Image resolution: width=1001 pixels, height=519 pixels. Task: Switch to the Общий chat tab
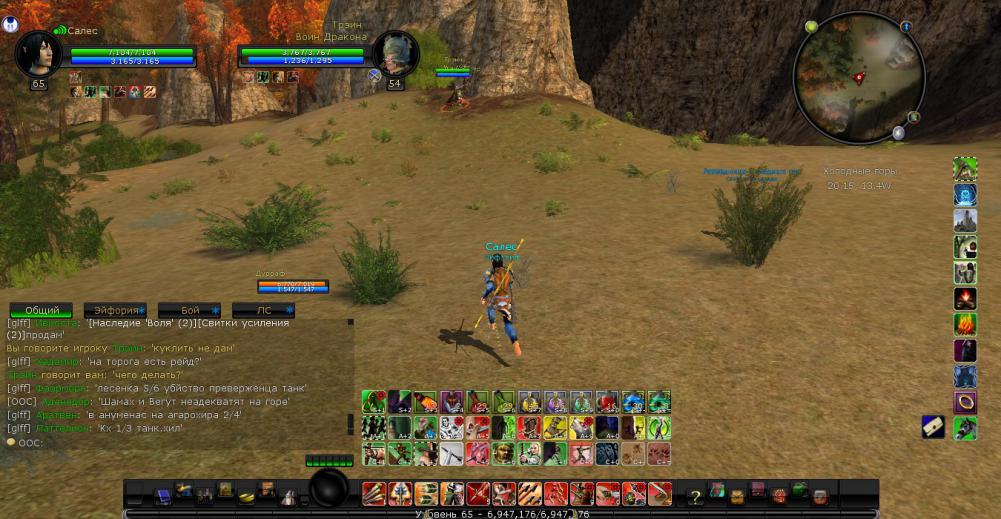pyautogui.click(x=41, y=310)
